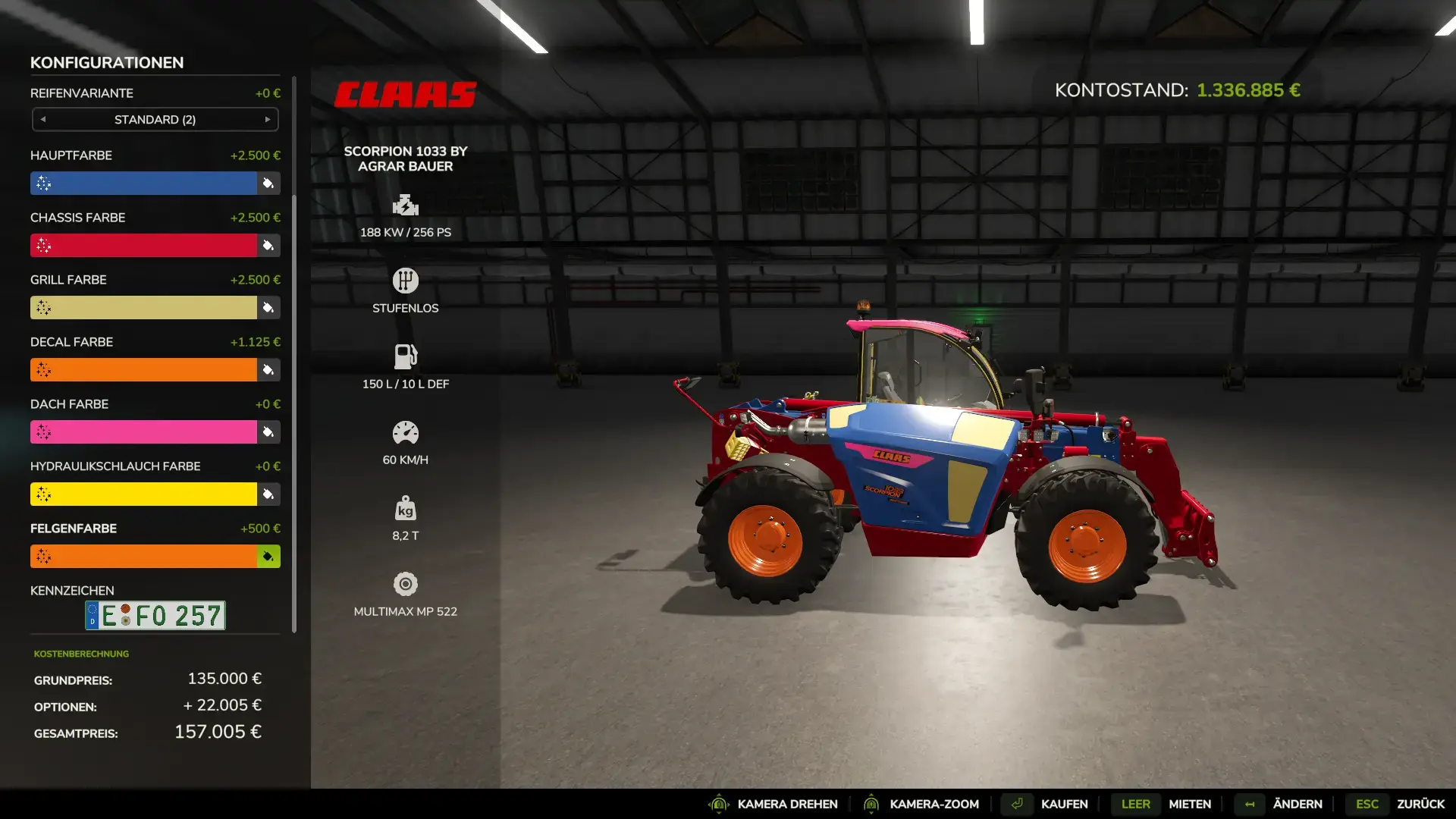Image resolution: width=1456 pixels, height=819 pixels.
Task: Open the blue Hauptfarbe color bar
Action: (144, 184)
